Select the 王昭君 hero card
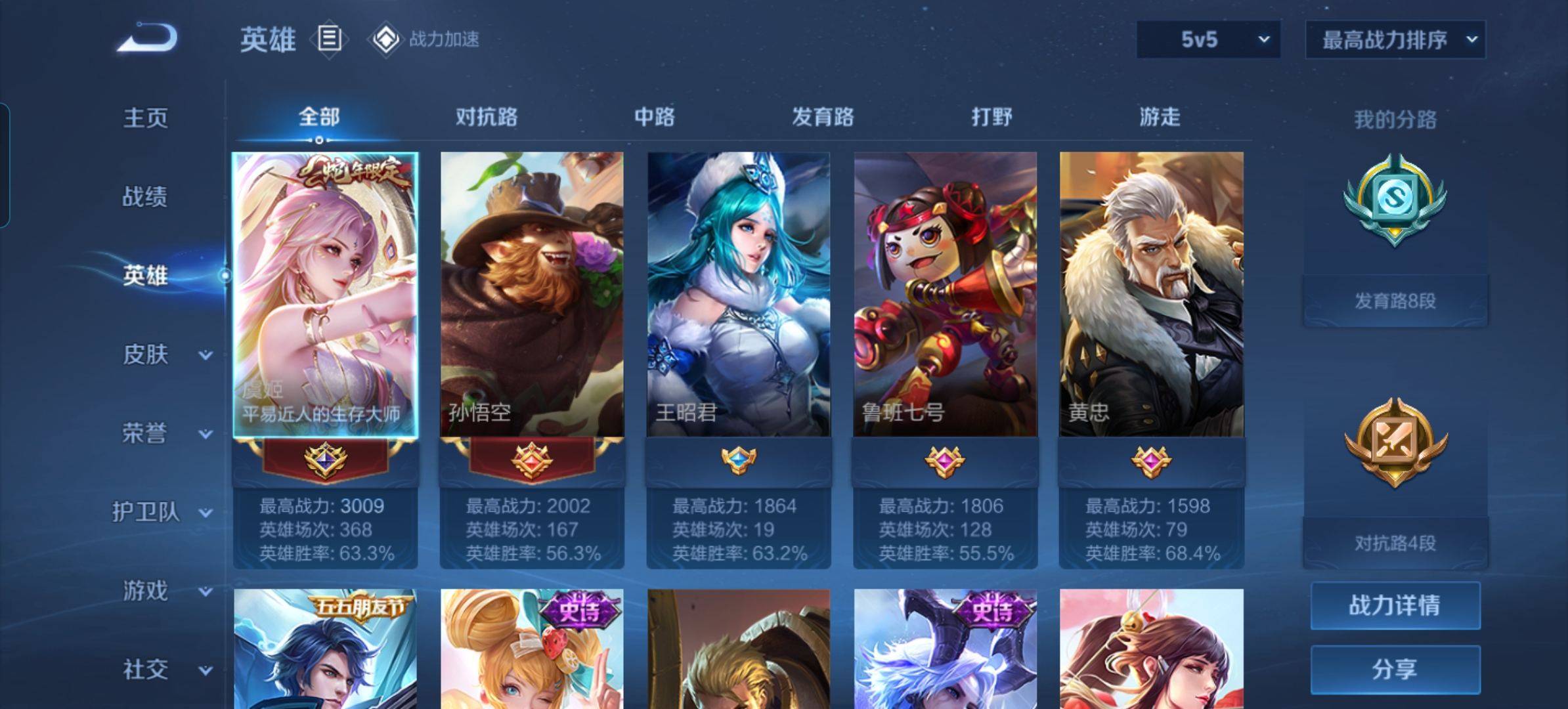This screenshot has height=709, width=1568. [739, 295]
